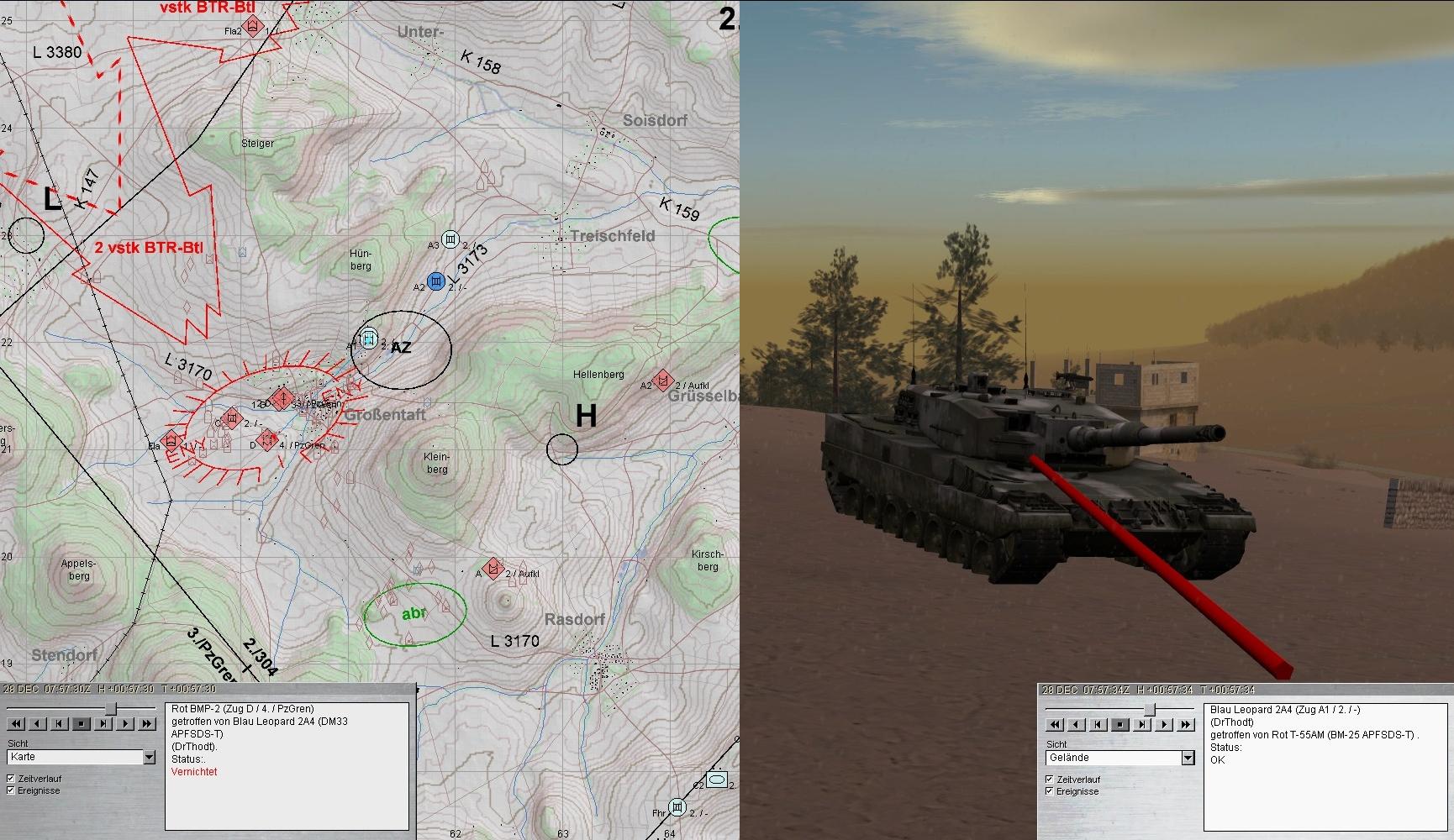Image resolution: width=1454 pixels, height=840 pixels.
Task: Play forward in the Karte replay panel
Action: (x=125, y=723)
